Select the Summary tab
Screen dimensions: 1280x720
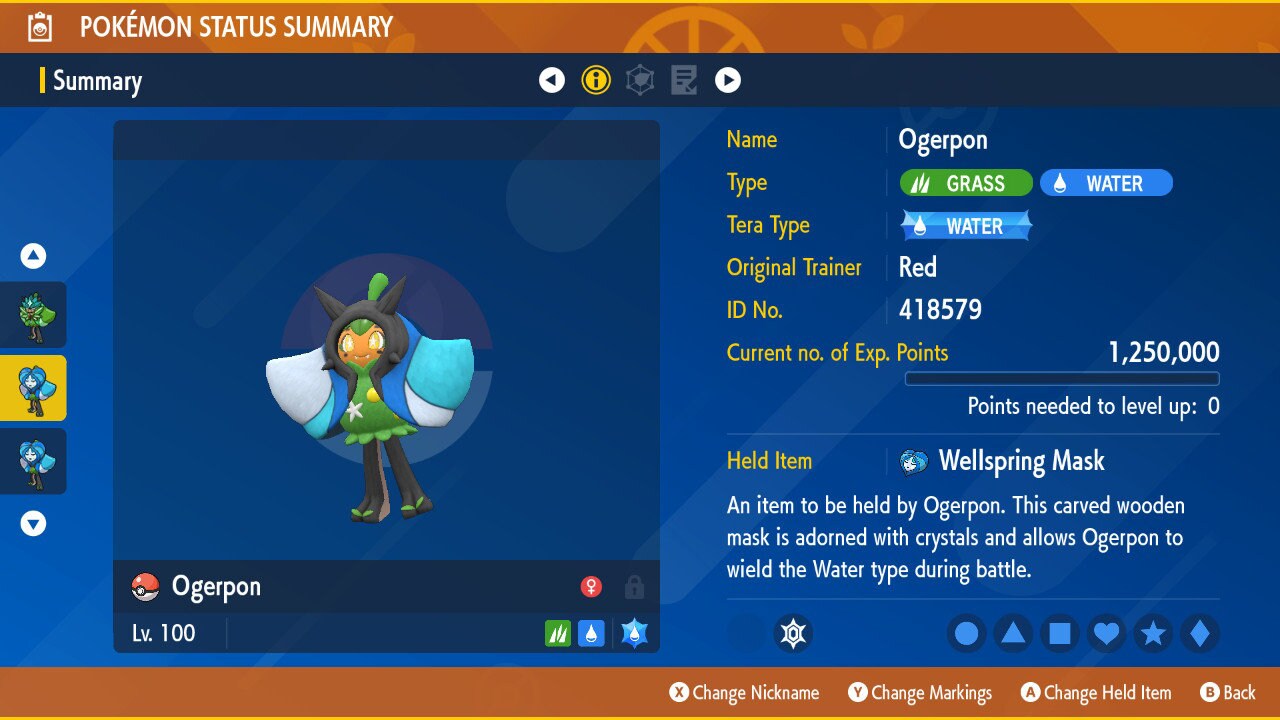(97, 81)
